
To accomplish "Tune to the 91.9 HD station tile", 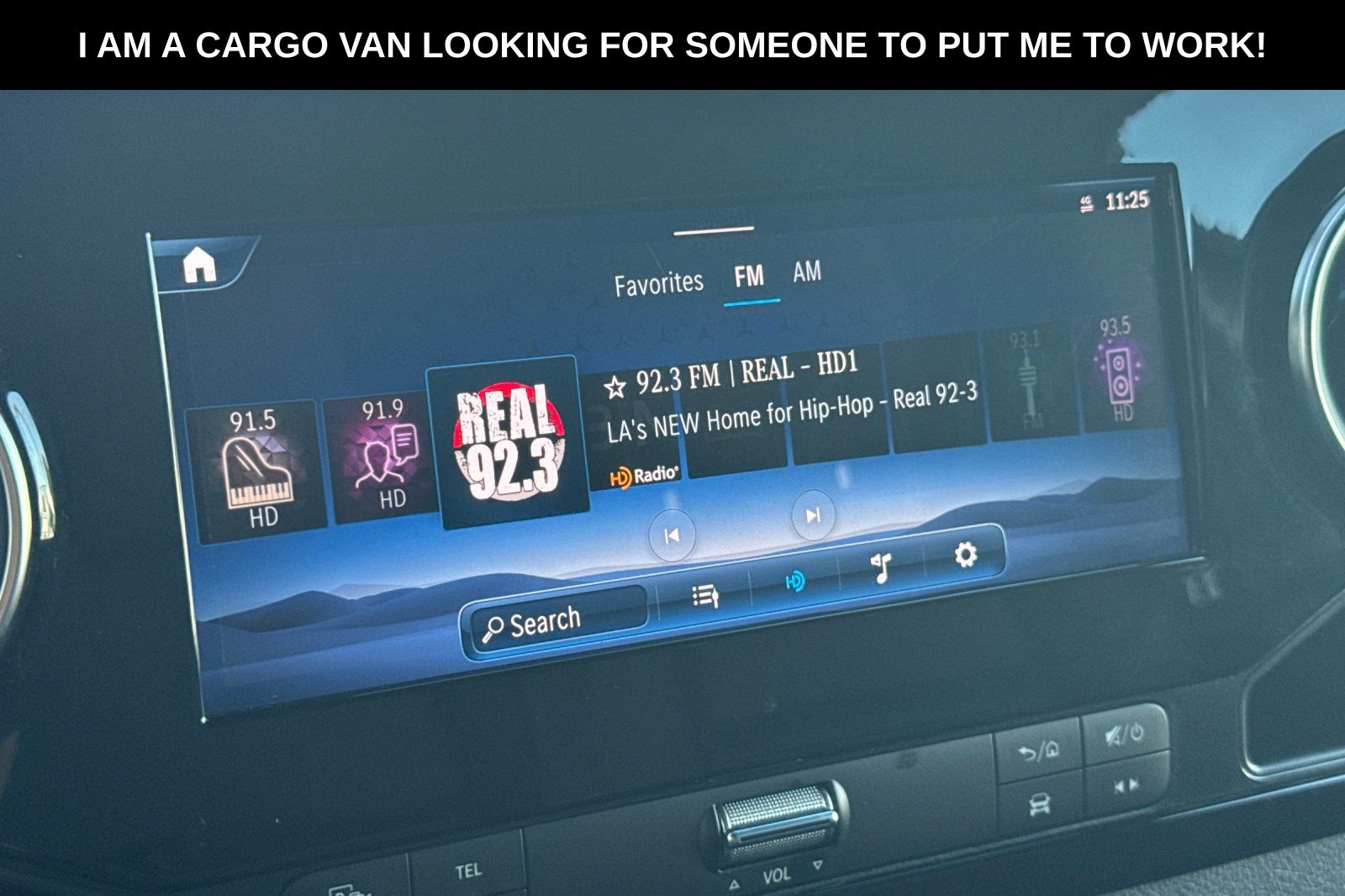I will (382, 457).
